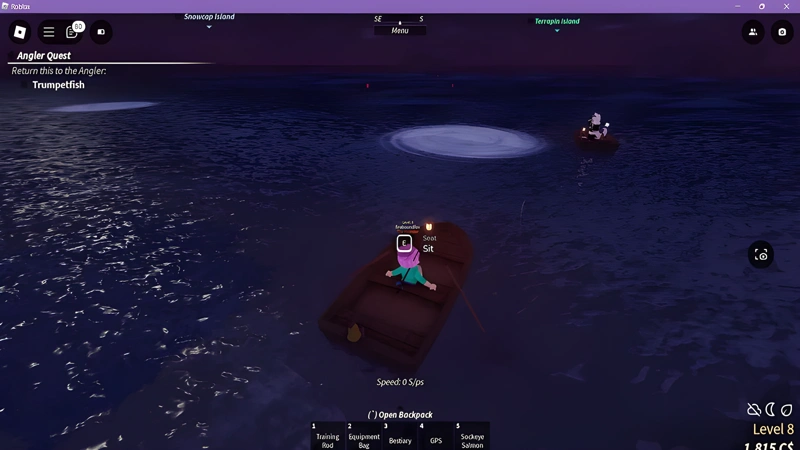Select the Equipment Bag hotbar slot

point(364,437)
